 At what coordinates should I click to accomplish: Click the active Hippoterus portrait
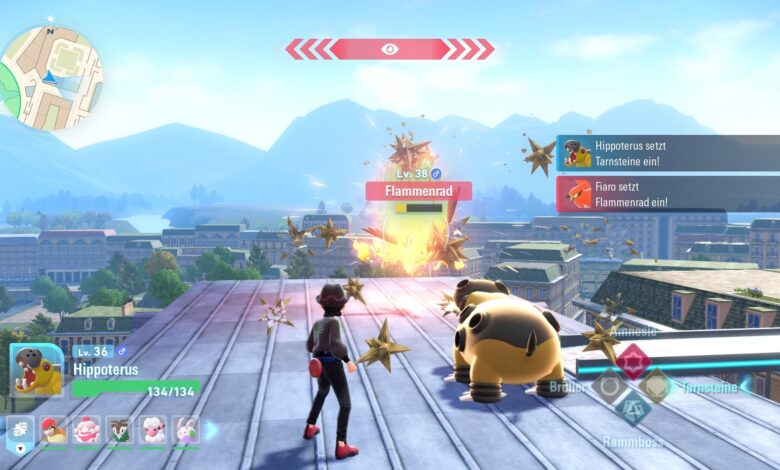(x=37, y=371)
